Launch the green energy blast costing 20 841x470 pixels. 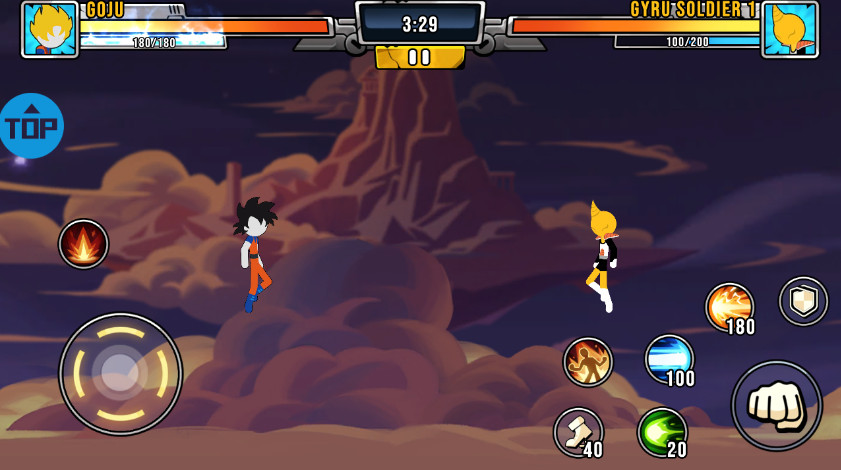tap(661, 431)
